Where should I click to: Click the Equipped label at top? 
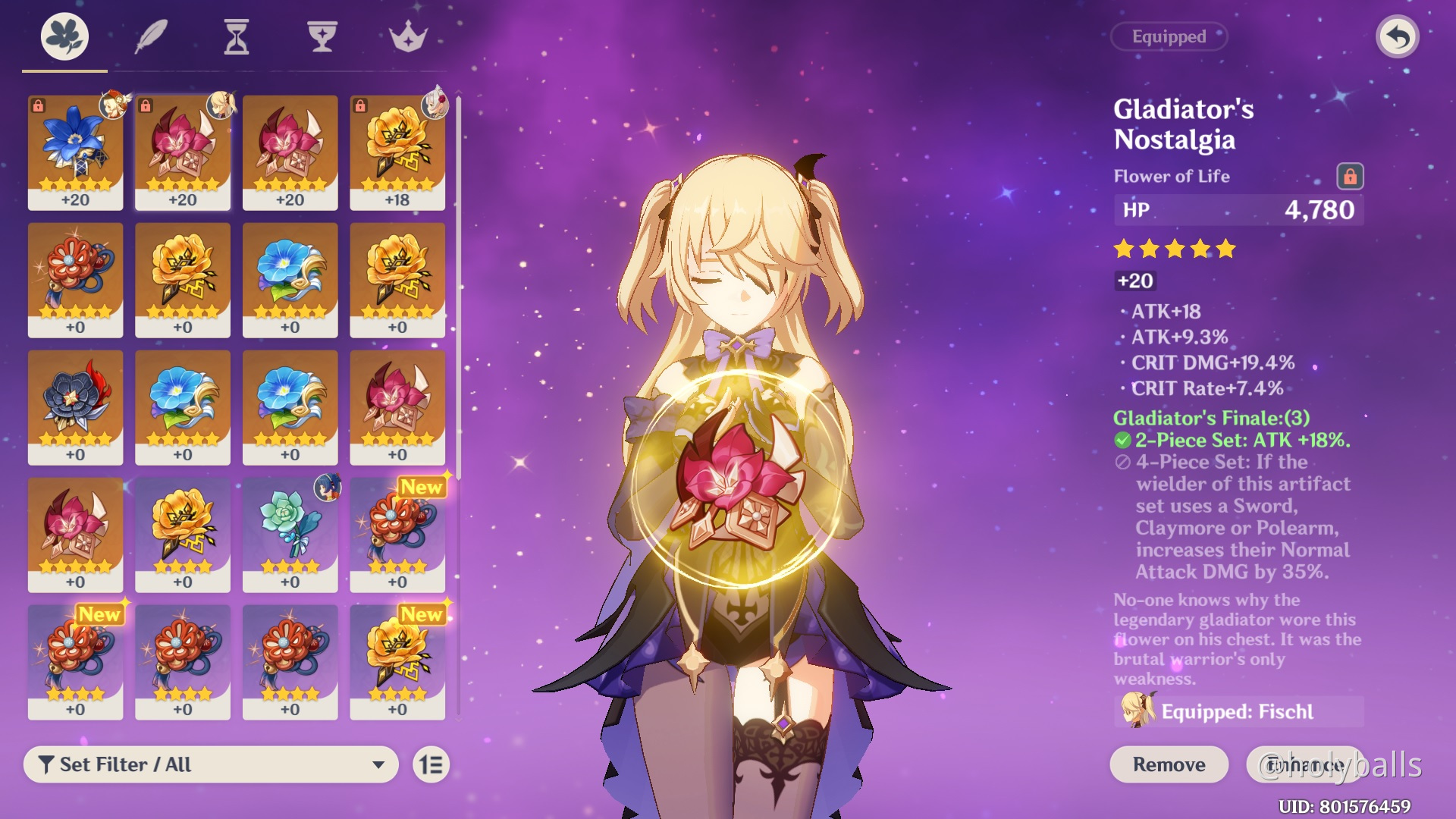pos(1168,36)
